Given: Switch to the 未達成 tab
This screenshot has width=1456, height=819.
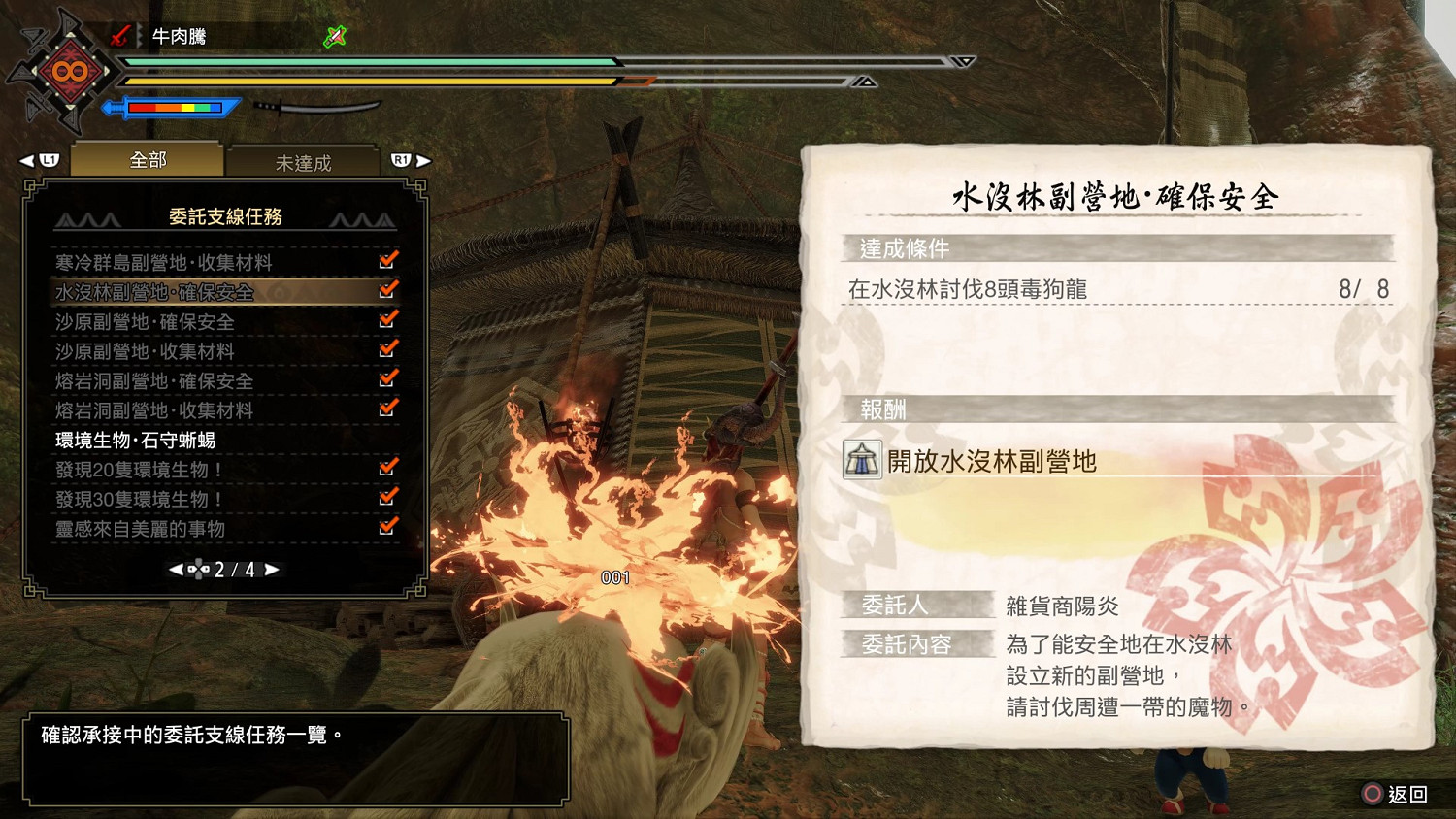Looking at the screenshot, I should click(x=304, y=161).
